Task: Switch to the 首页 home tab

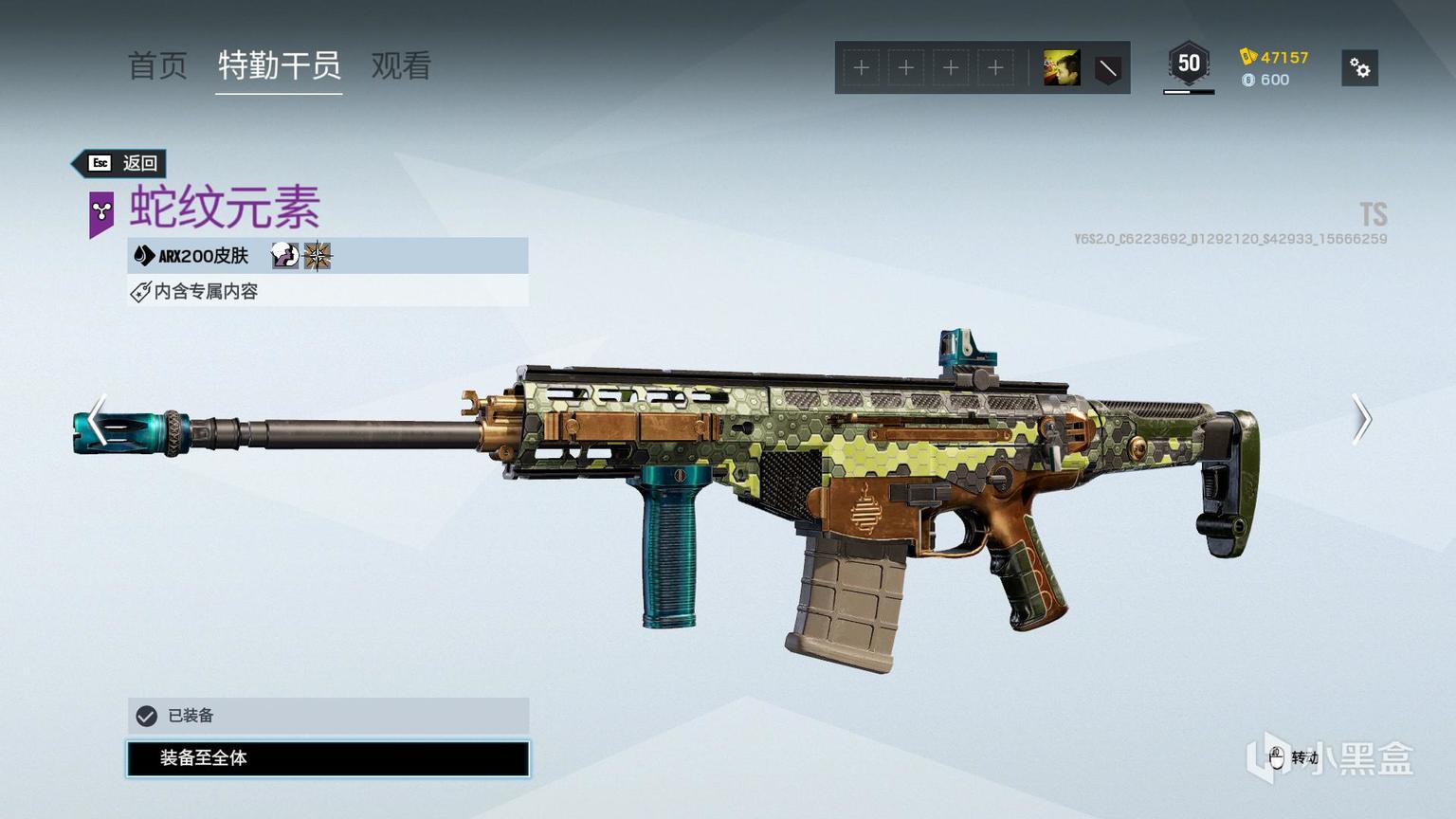Action: click(157, 65)
